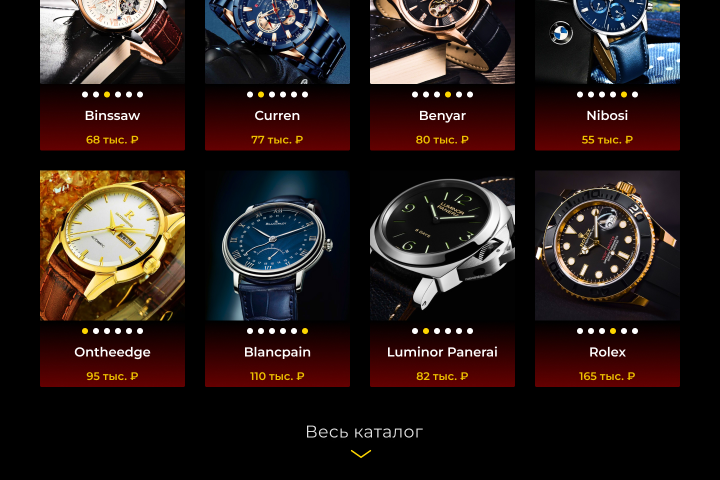Choose the Luminor Panerai watch image
The width and height of the screenshot is (720, 480).
(x=442, y=245)
